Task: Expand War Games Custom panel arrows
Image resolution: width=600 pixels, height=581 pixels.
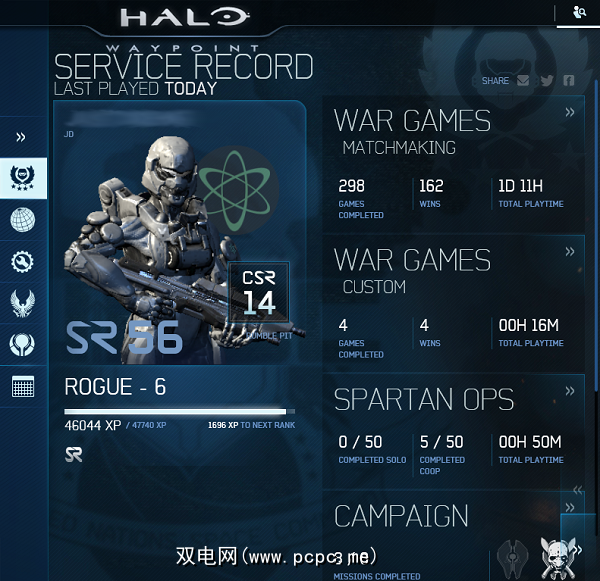Action: click(x=570, y=252)
